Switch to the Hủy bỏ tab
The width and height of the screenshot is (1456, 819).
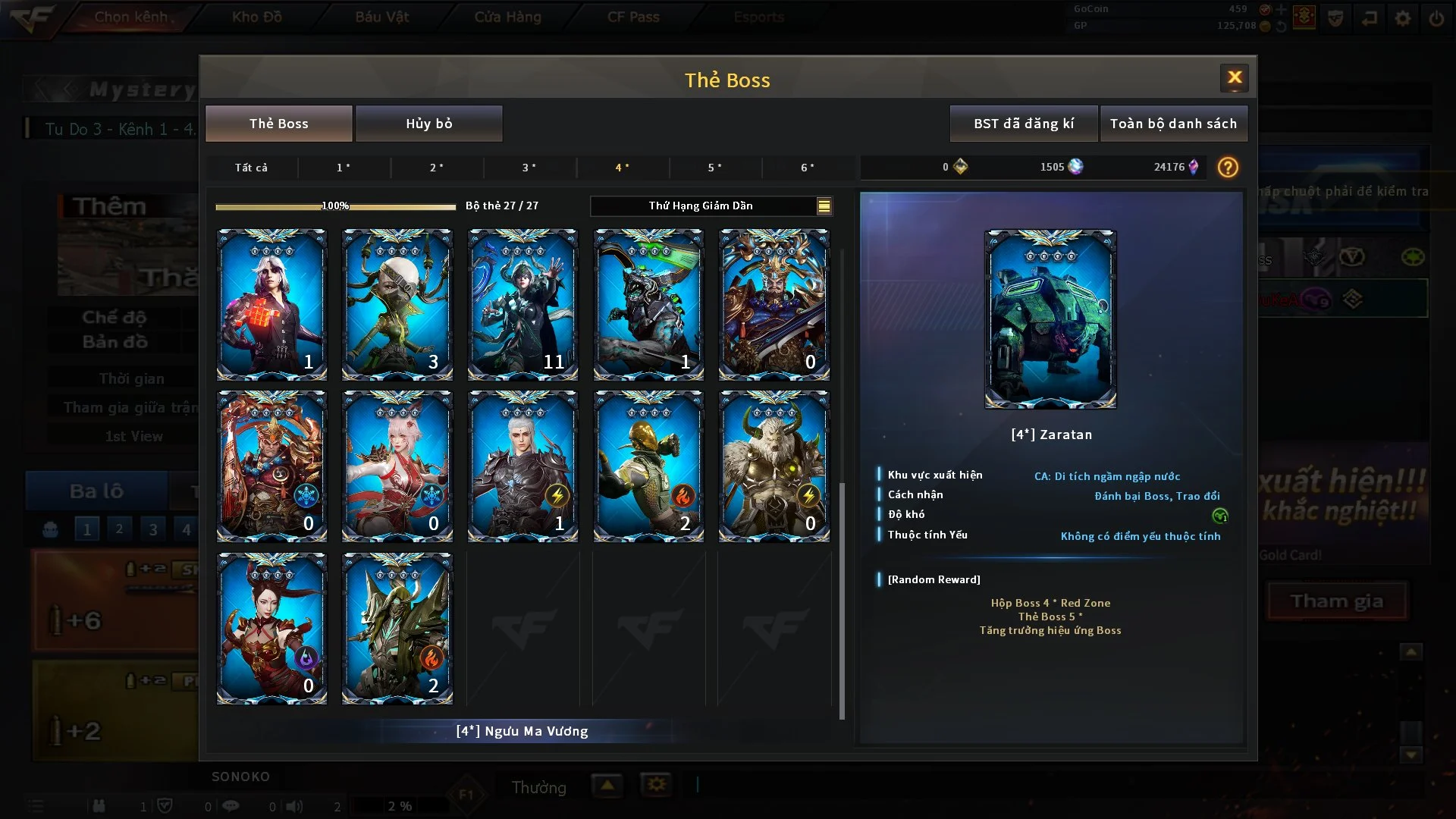pyautogui.click(x=428, y=124)
